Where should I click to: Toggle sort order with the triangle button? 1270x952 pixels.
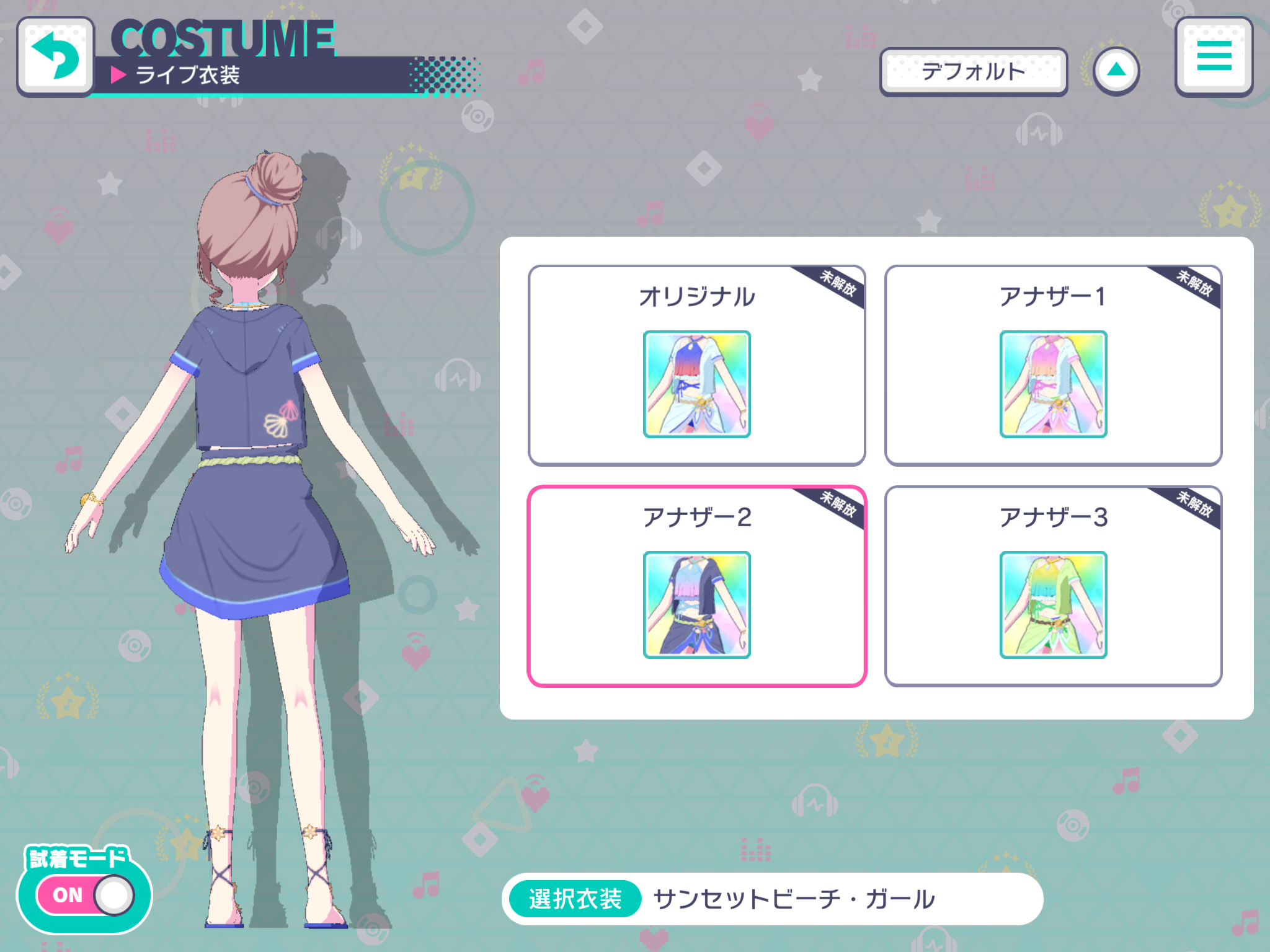tap(1116, 71)
